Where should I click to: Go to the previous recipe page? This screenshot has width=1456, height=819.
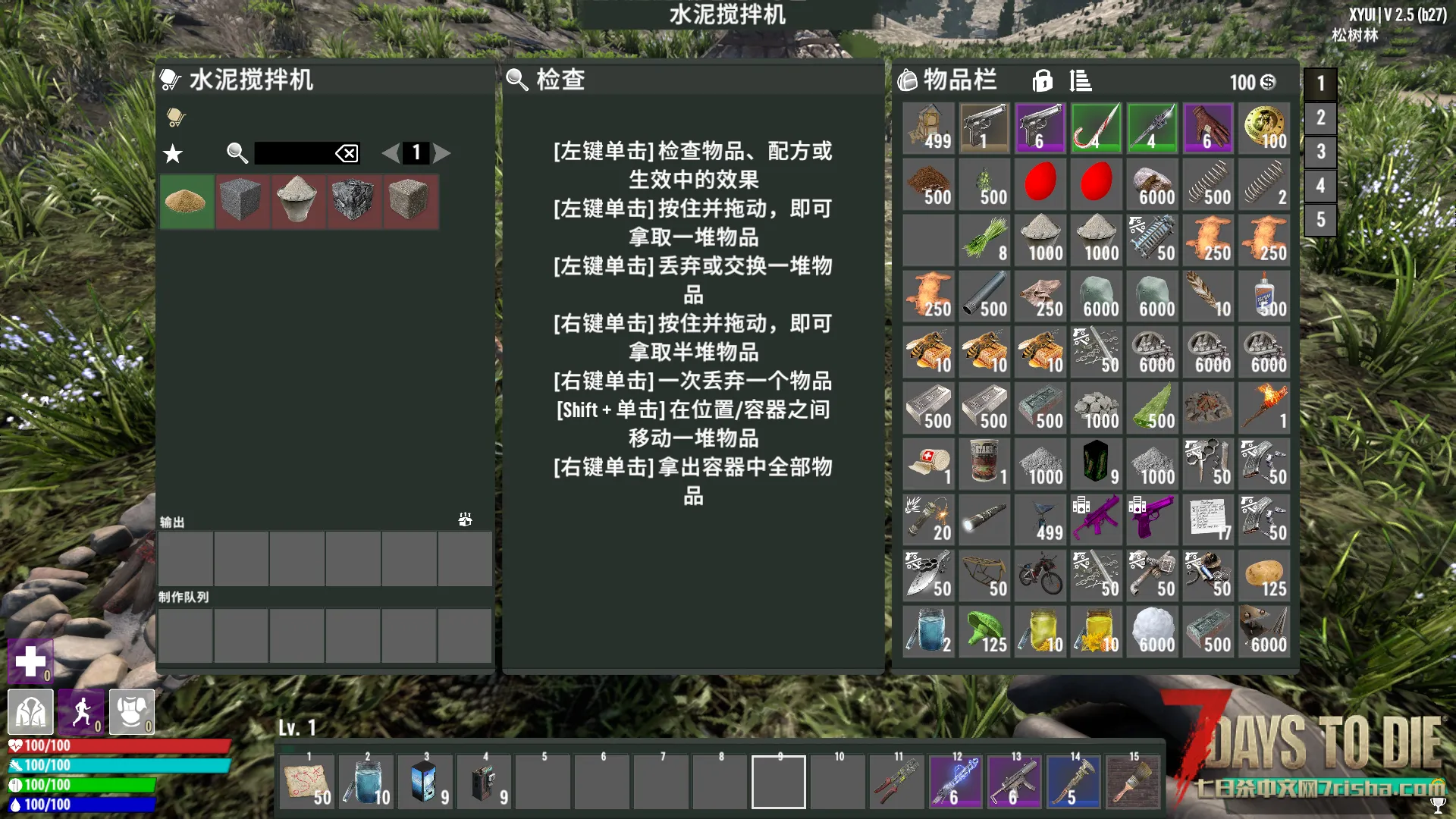391,153
